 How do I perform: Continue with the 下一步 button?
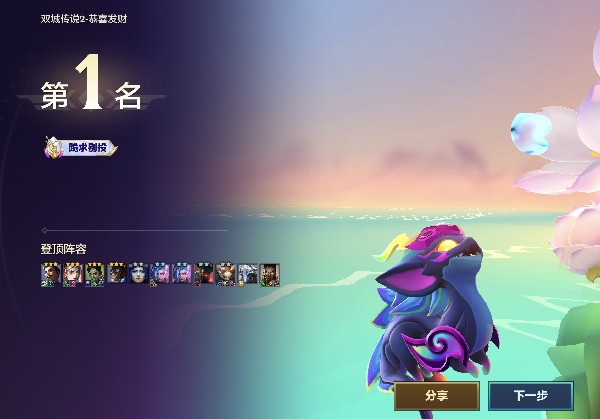tap(530, 396)
